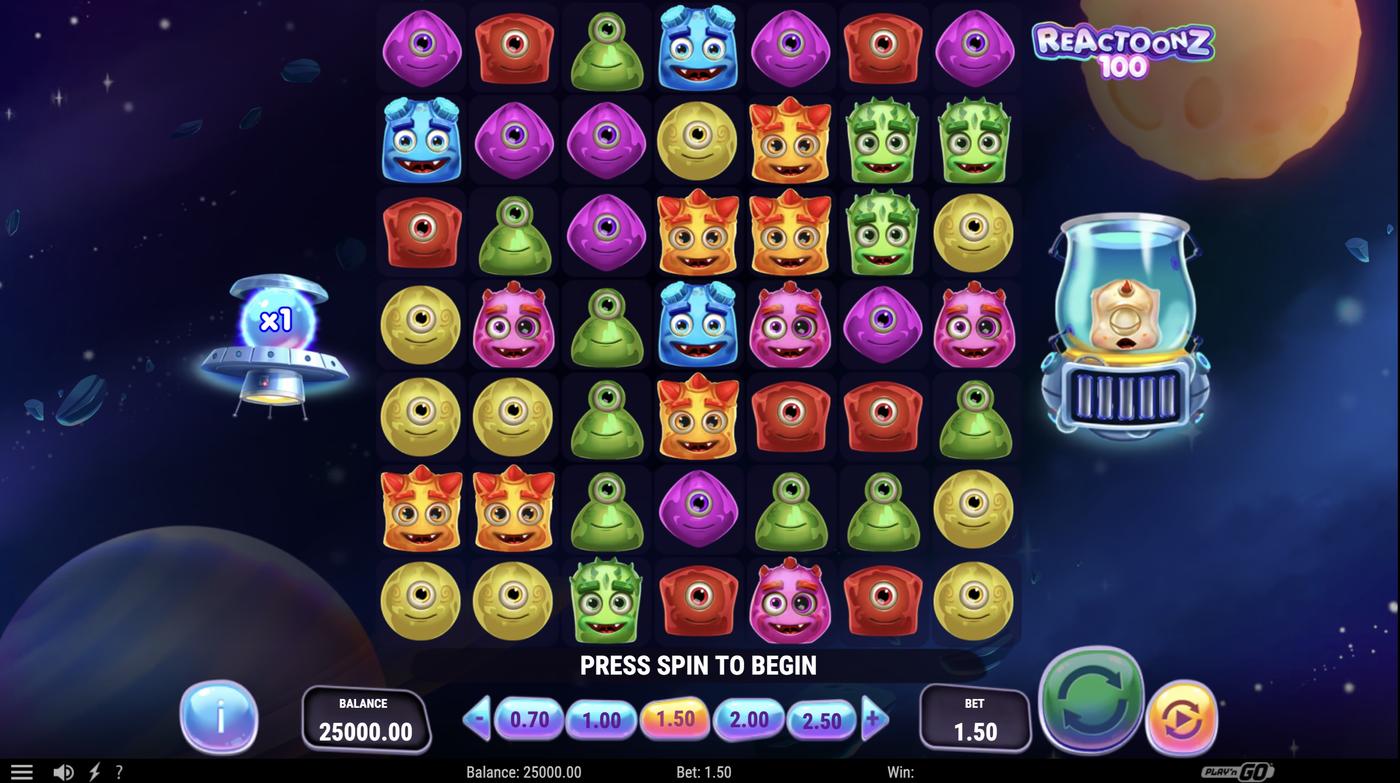
Task: Click the Balance display panel
Action: point(366,720)
